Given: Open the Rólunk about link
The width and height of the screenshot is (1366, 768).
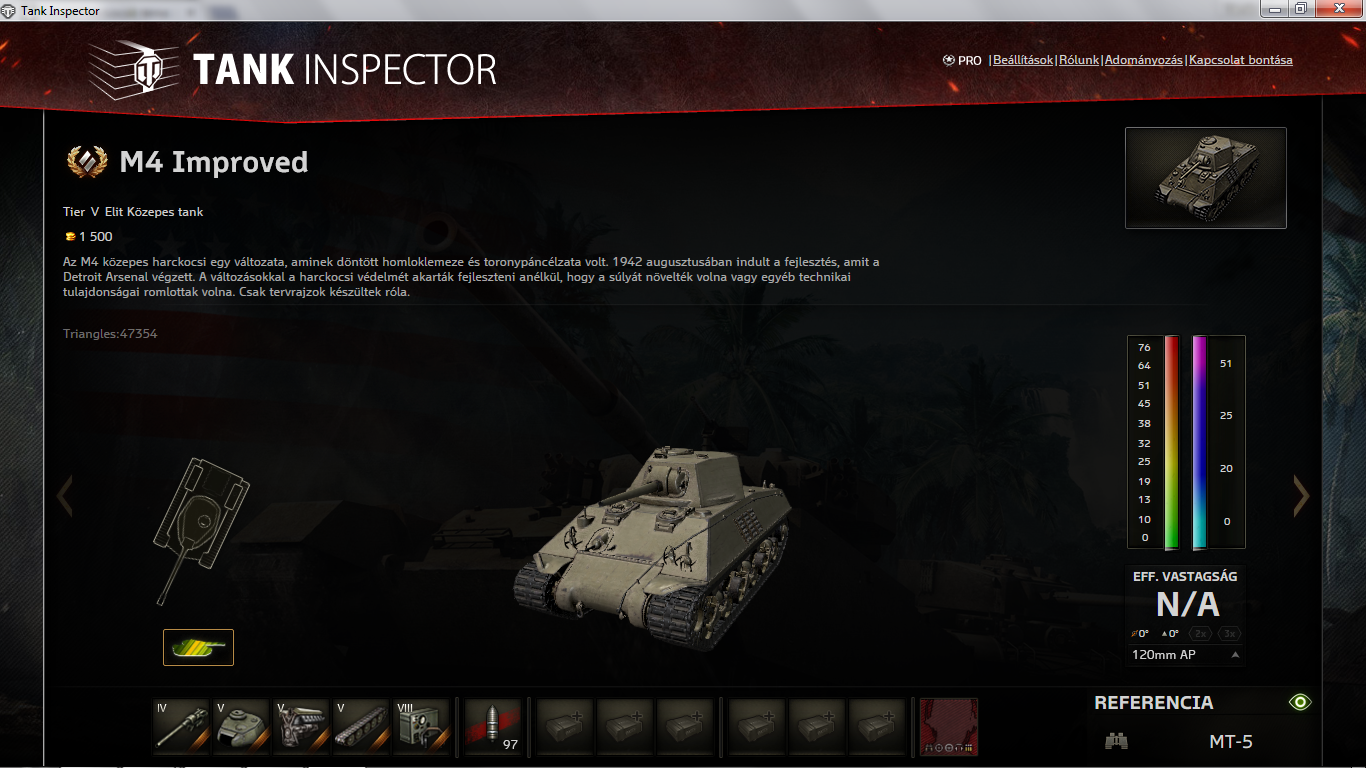Looking at the screenshot, I should (1078, 60).
